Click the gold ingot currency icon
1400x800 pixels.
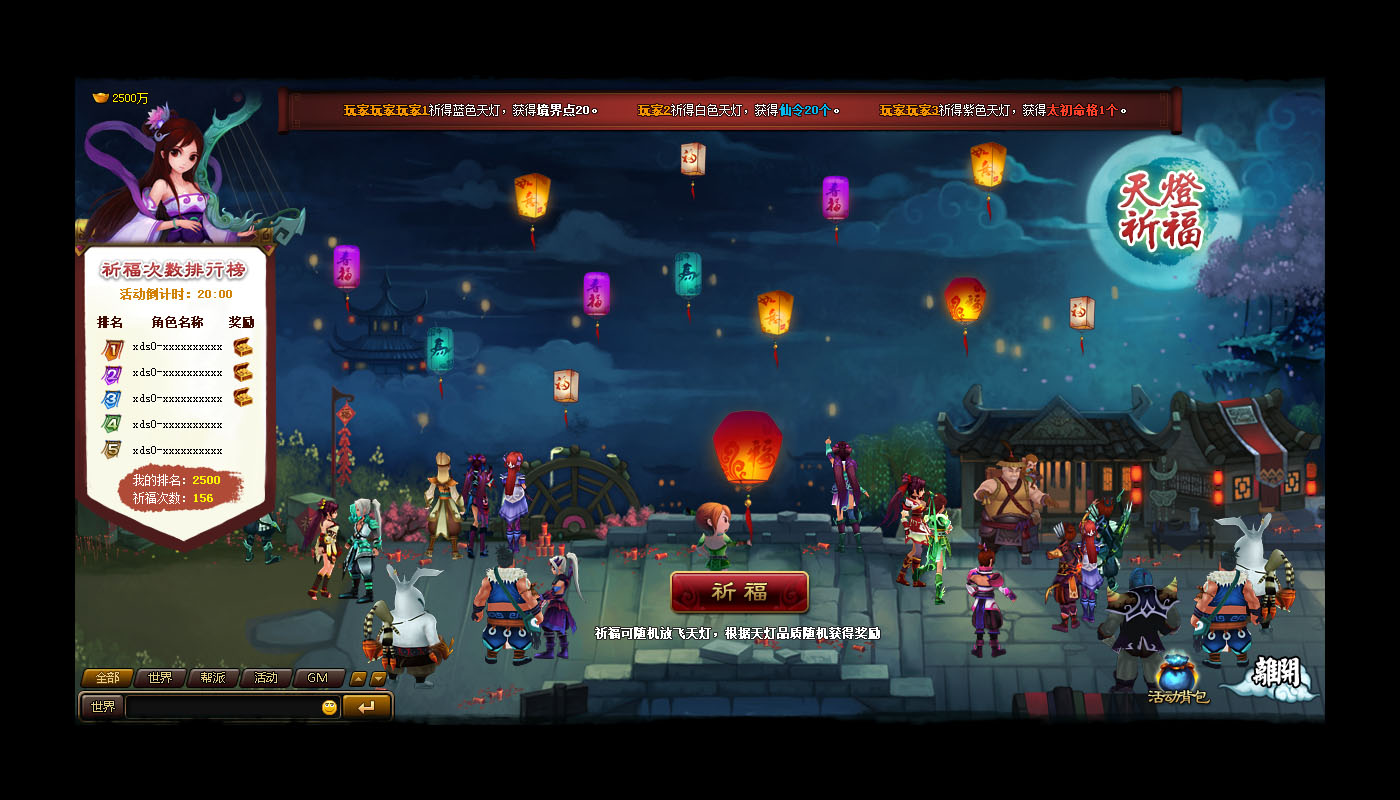[x=100, y=98]
